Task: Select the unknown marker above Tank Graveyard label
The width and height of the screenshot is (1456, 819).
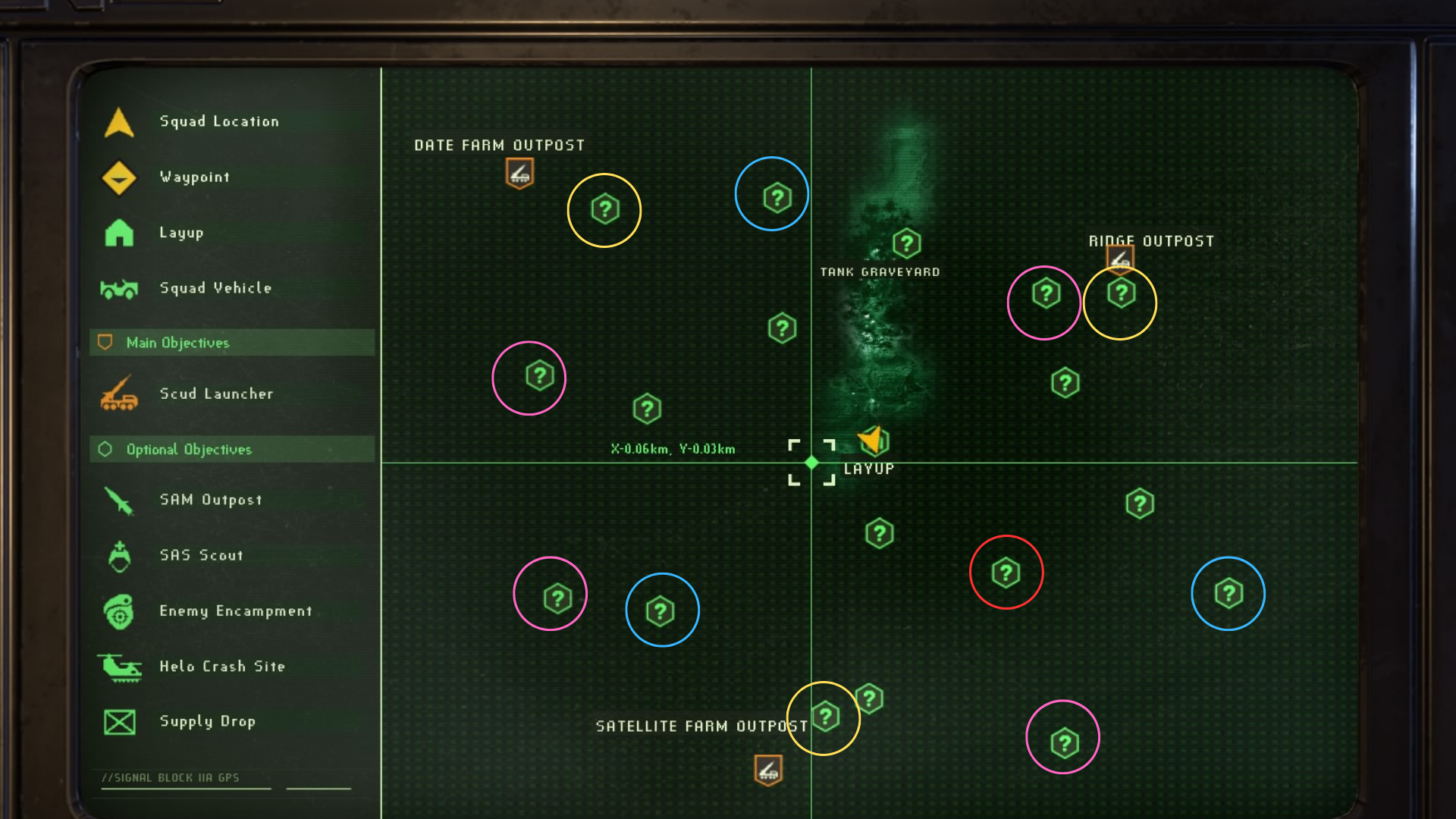Action: click(x=906, y=243)
